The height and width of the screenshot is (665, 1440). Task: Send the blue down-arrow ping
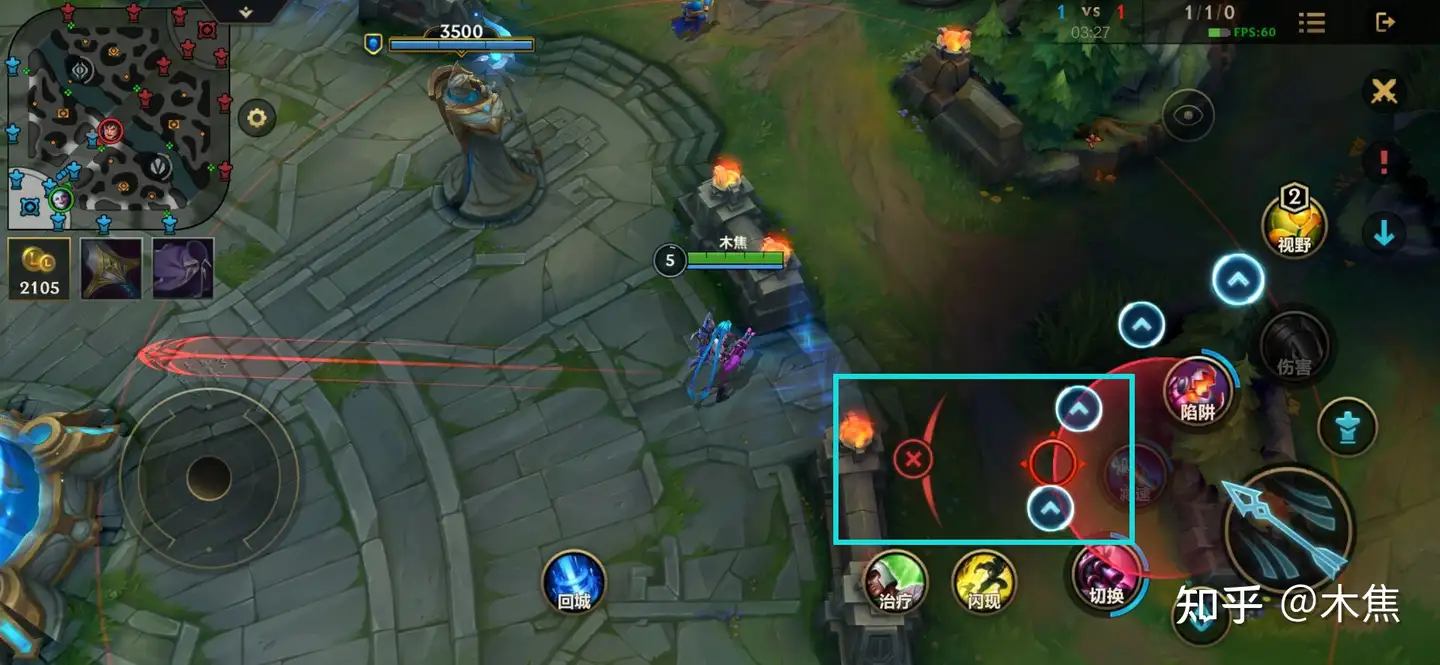click(1384, 233)
